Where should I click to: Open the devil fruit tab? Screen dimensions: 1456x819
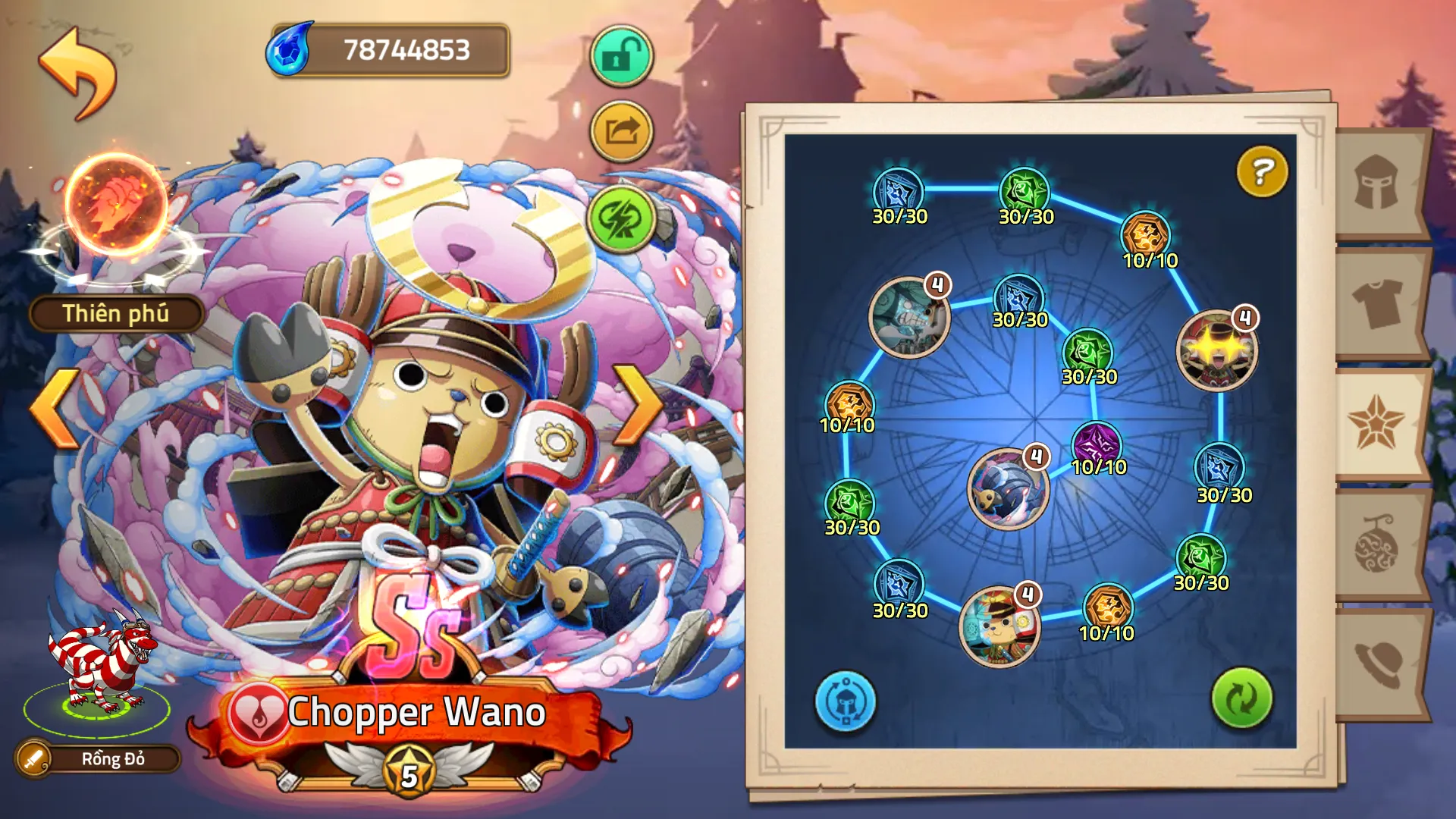pos(1377,544)
